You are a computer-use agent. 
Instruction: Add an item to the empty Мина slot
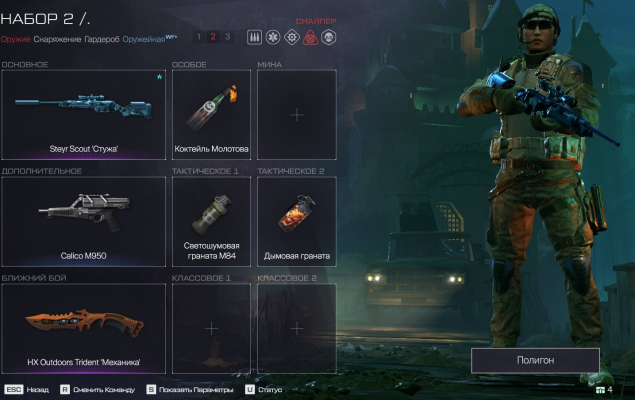(297, 115)
